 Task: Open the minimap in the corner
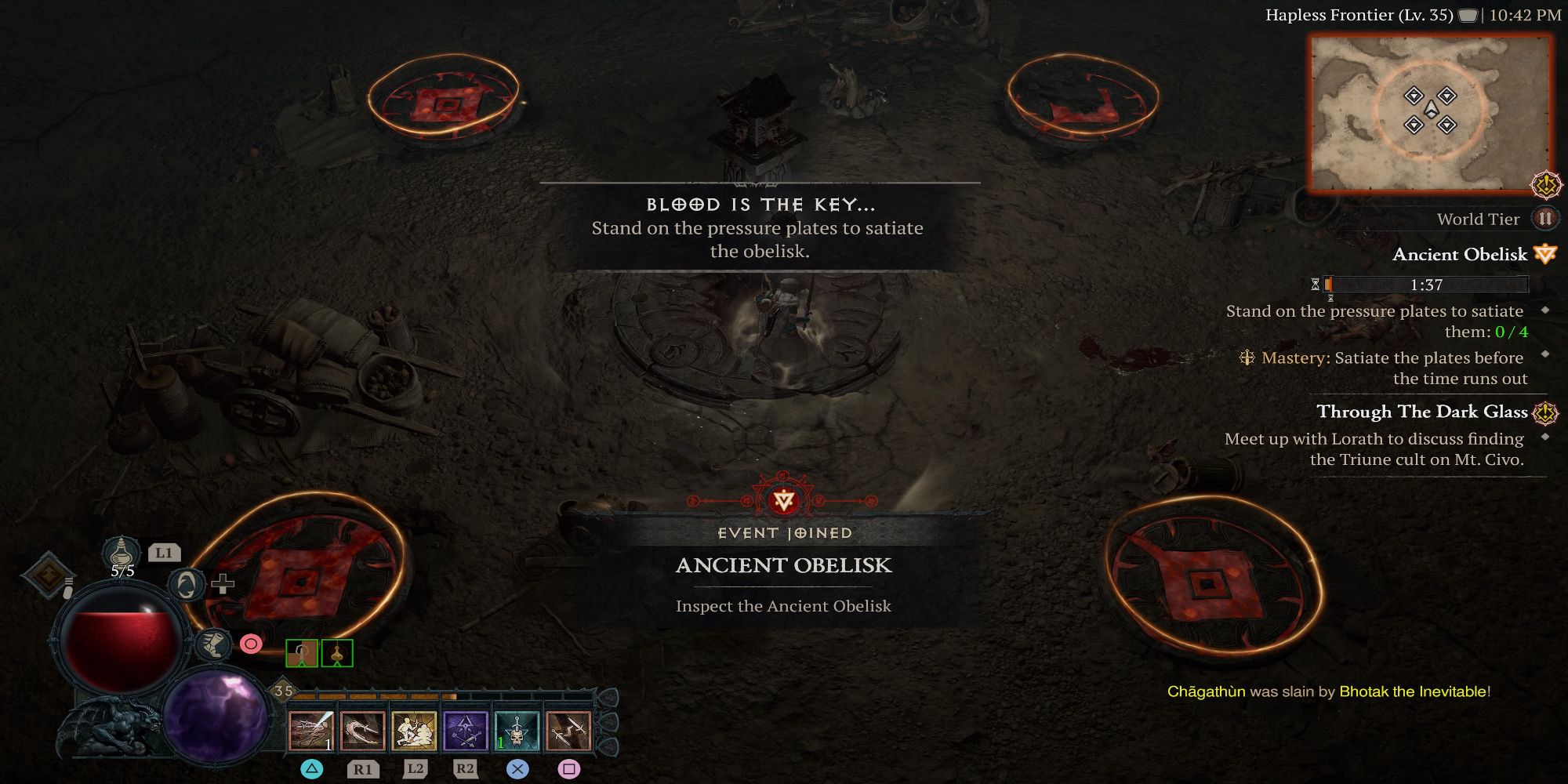tap(1430, 114)
